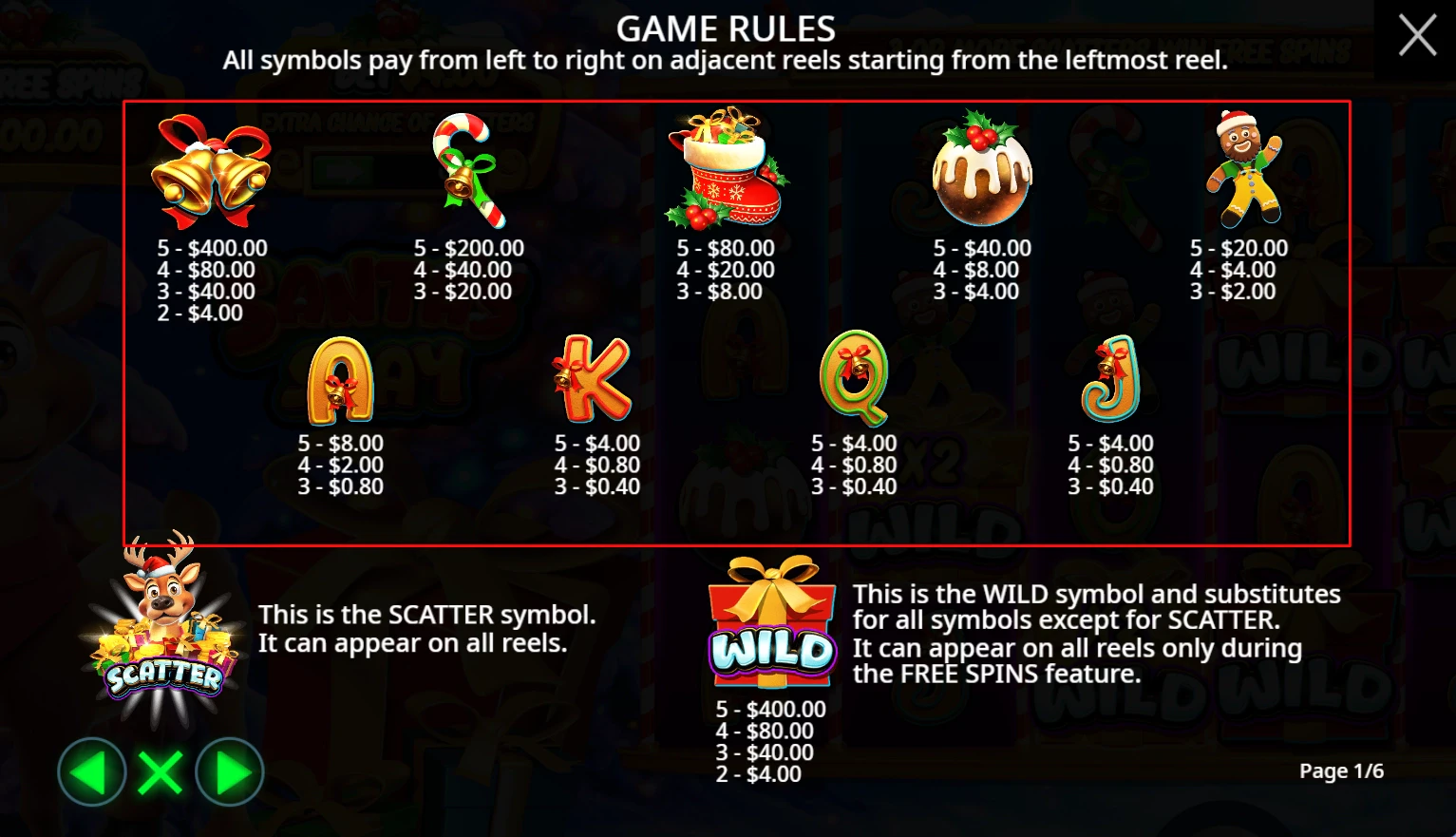Select the candy cane symbol
Viewport: 1456px width, 837px height.
pyautogui.click(x=470, y=171)
